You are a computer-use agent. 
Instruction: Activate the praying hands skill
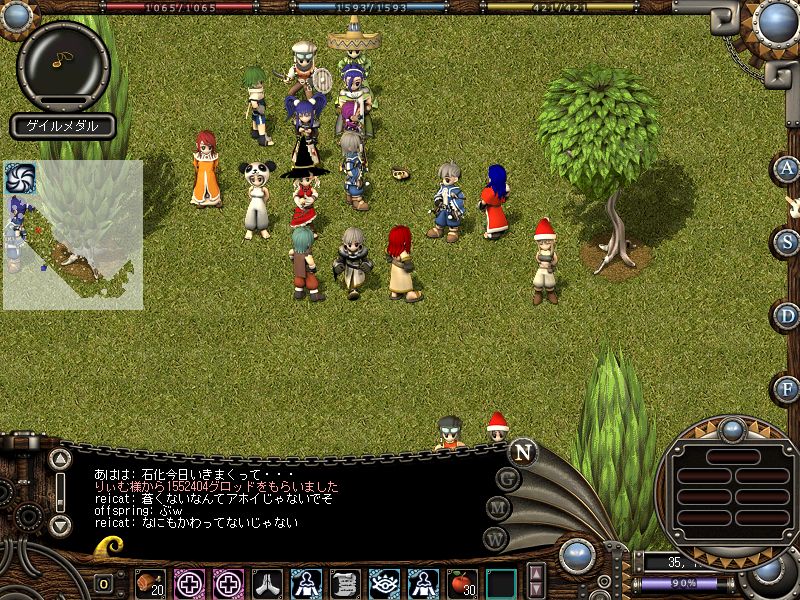coord(267,583)
